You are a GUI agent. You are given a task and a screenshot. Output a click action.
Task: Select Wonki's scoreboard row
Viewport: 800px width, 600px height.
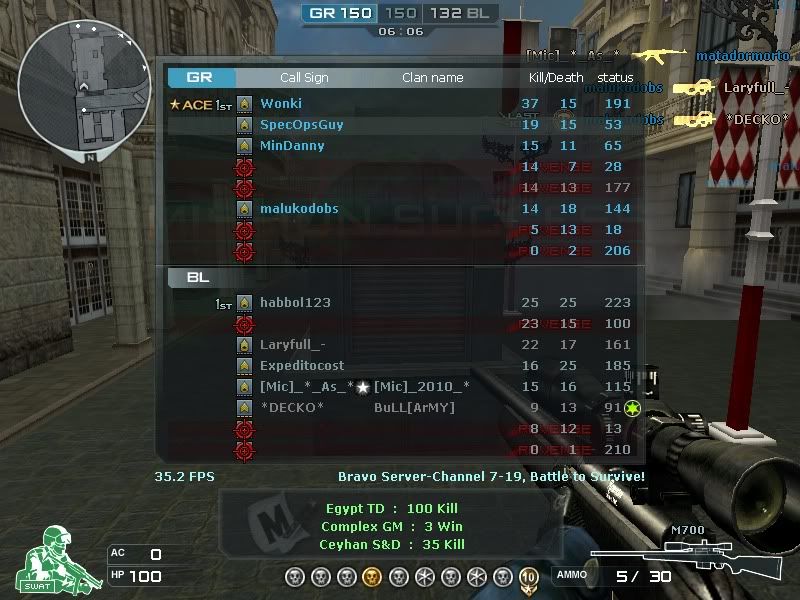(281, 103)
